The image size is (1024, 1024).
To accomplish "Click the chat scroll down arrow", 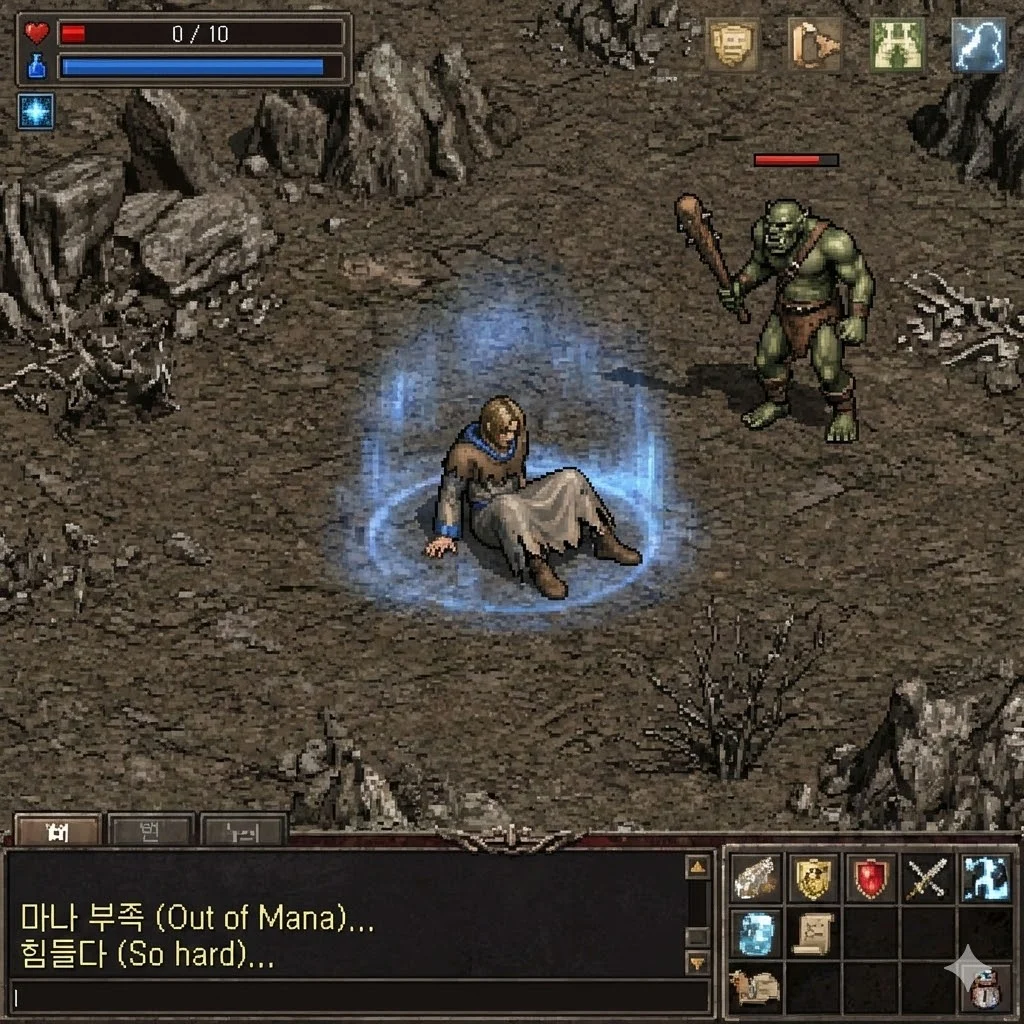I will click(697, 962).
